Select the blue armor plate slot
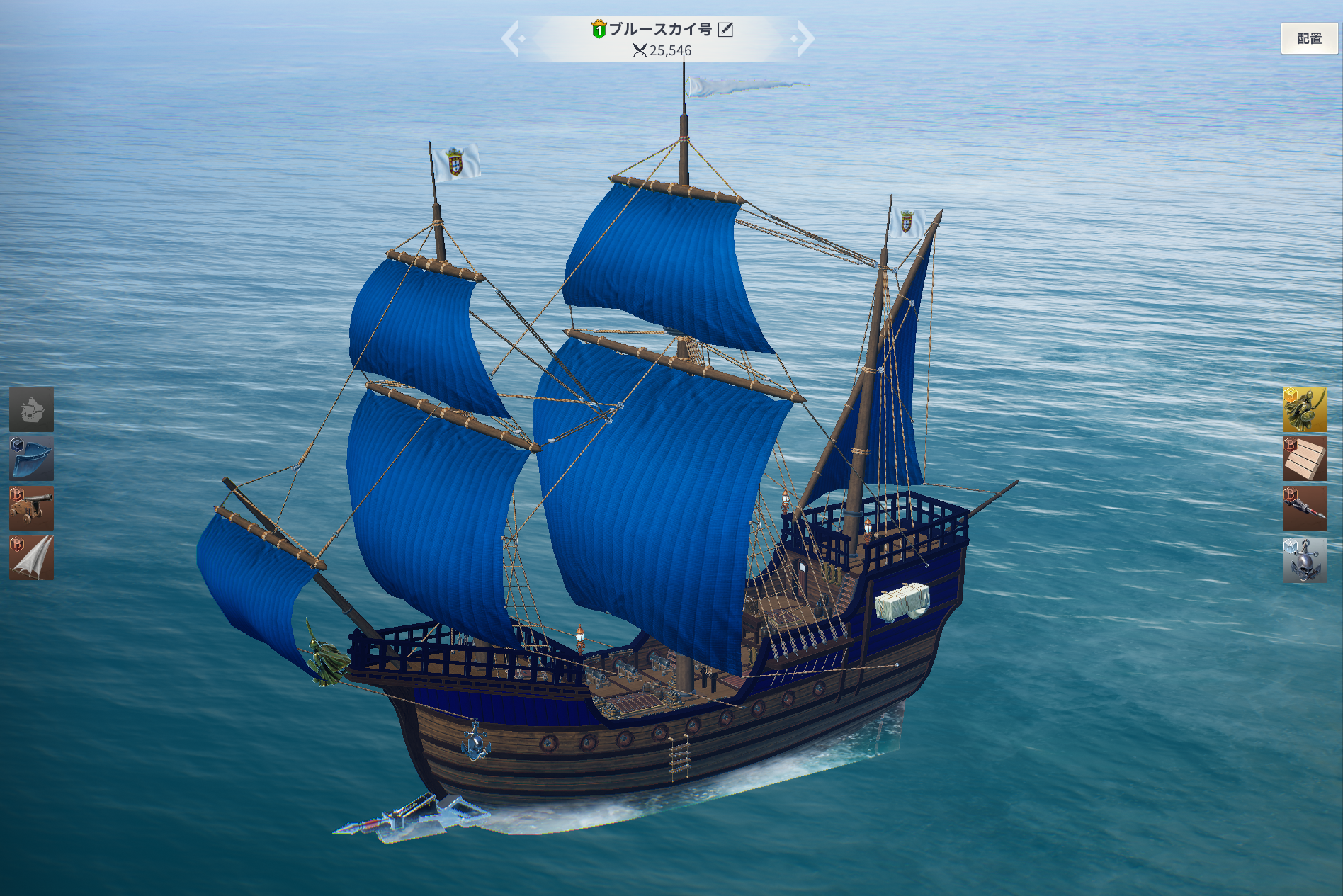1343x896 pixels. pyautogui.click(x=31, y=459)
